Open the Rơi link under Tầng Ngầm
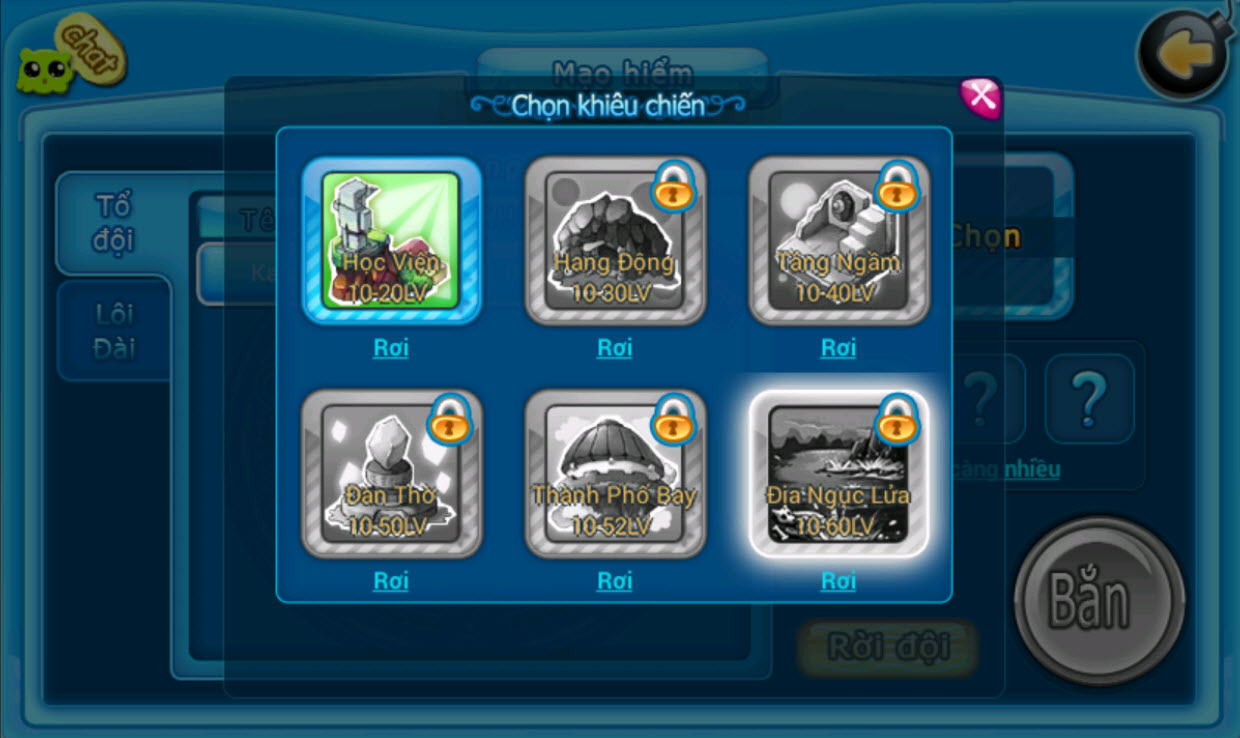This screenshot has width=1240, height=738. tap(839, 347)
